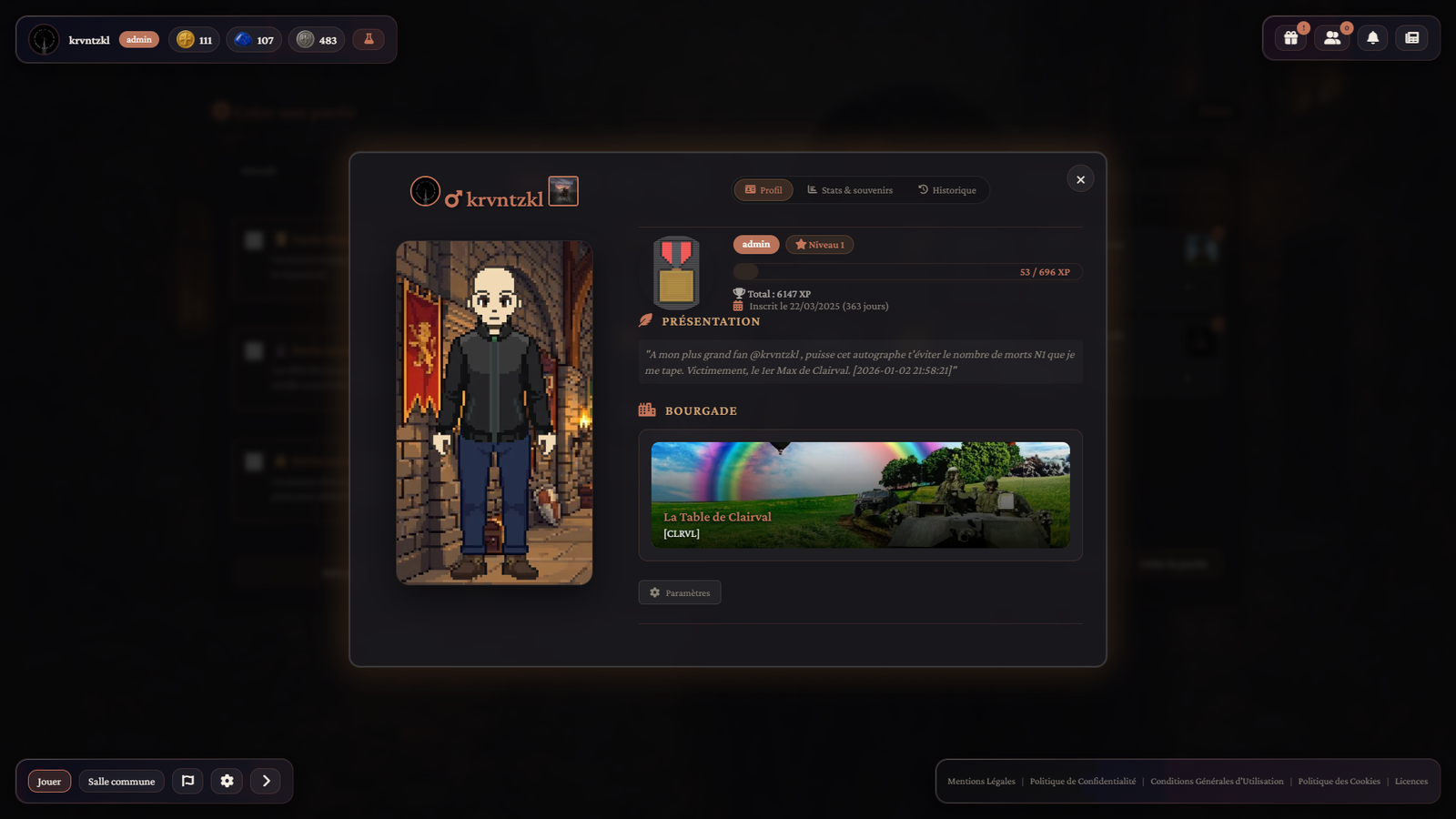Open the gear settings in bottom bar

[x=227, y=781]
